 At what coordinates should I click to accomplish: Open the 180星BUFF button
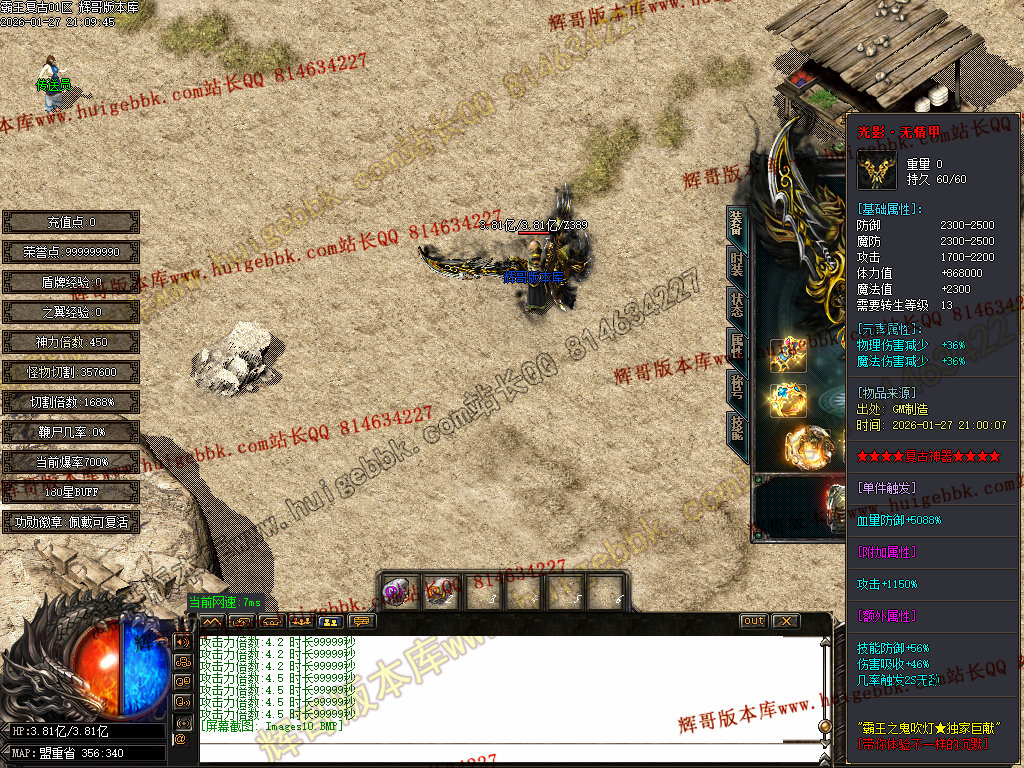[71, 492]
